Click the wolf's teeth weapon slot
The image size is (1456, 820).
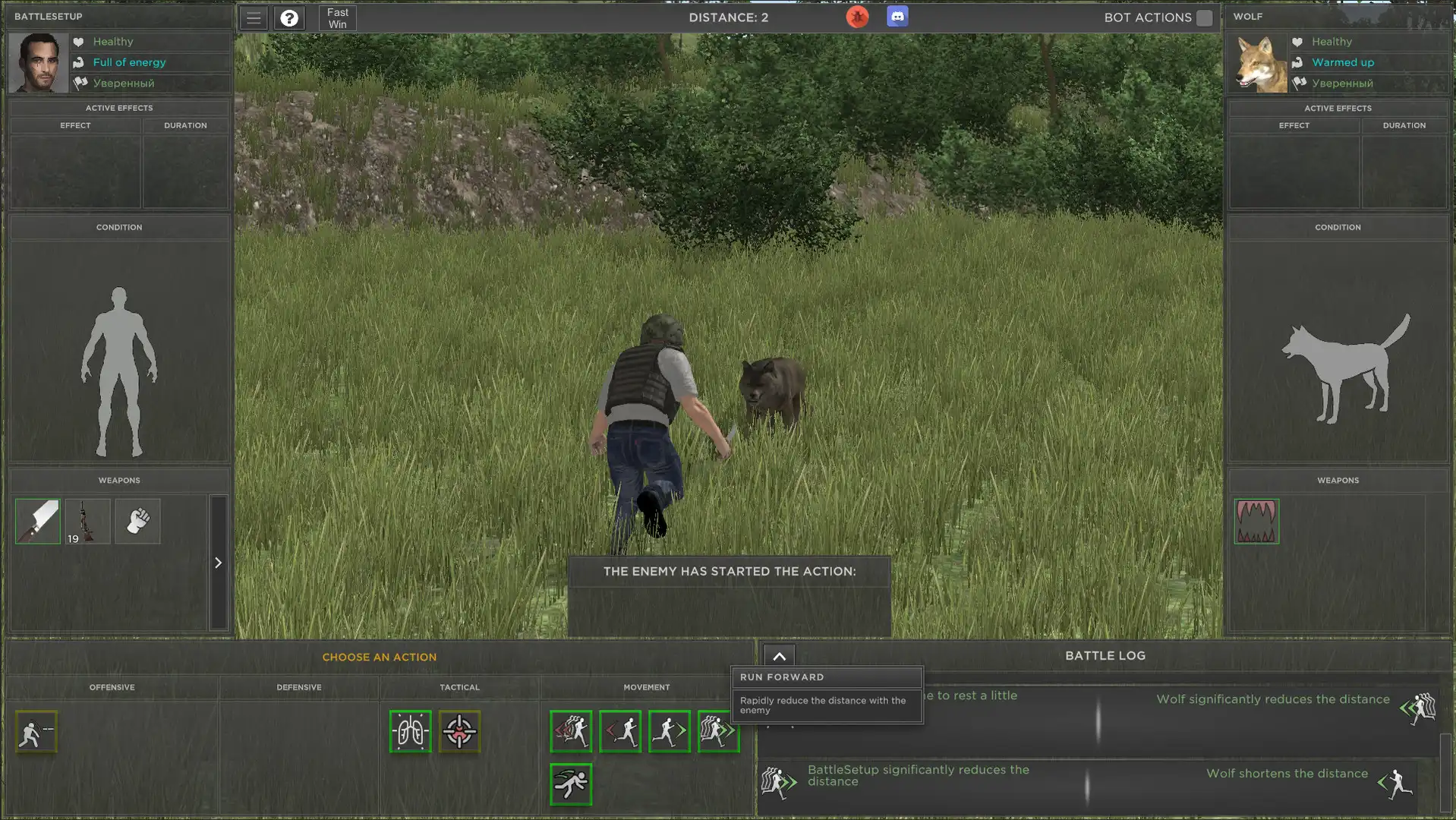(1256, 522)
